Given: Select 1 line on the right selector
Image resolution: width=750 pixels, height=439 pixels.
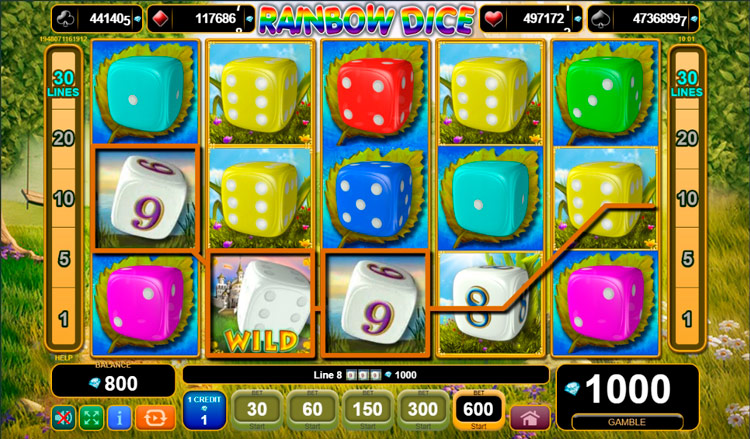Looking at the screenshot, I should pyautogui.click(x=687, y=319).
